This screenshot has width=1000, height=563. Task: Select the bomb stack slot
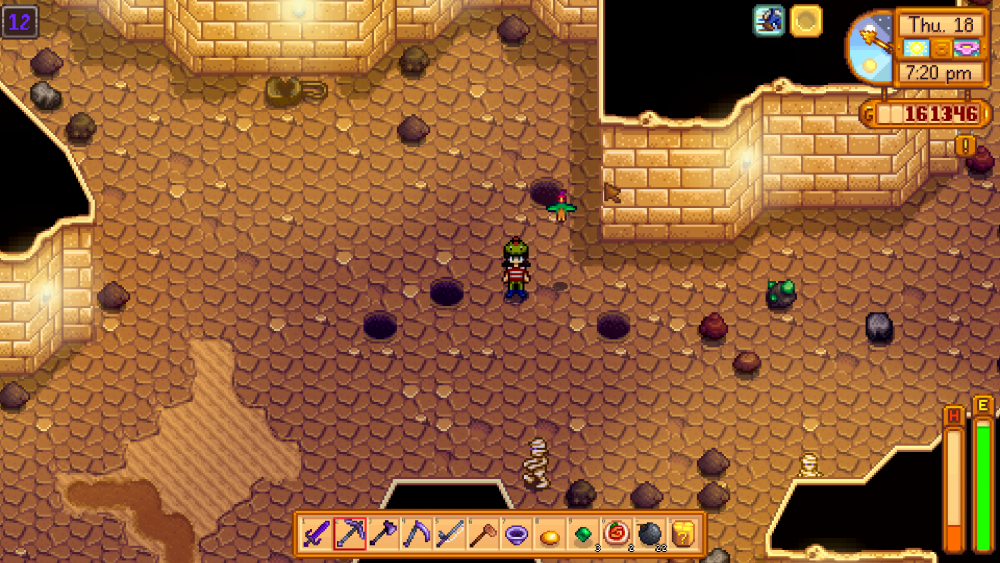pyautogui.click(x=649, y=533)
